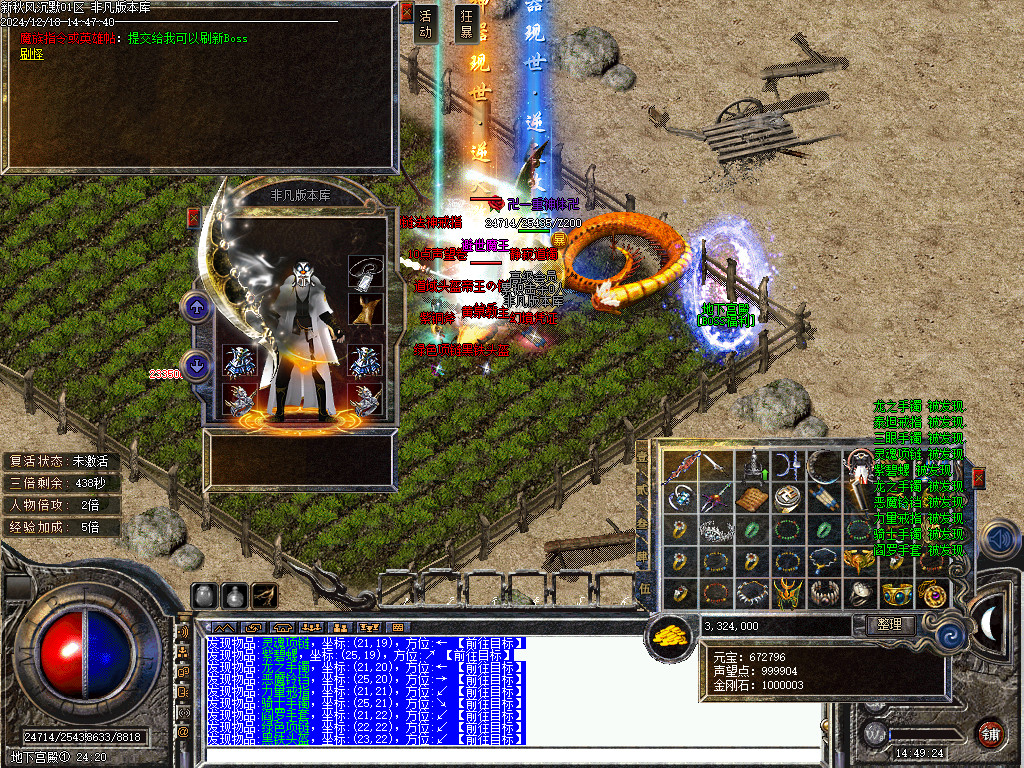Select the necklace equipment slot
Screen dimensions: 1024x768
click(x=362, y=272)
